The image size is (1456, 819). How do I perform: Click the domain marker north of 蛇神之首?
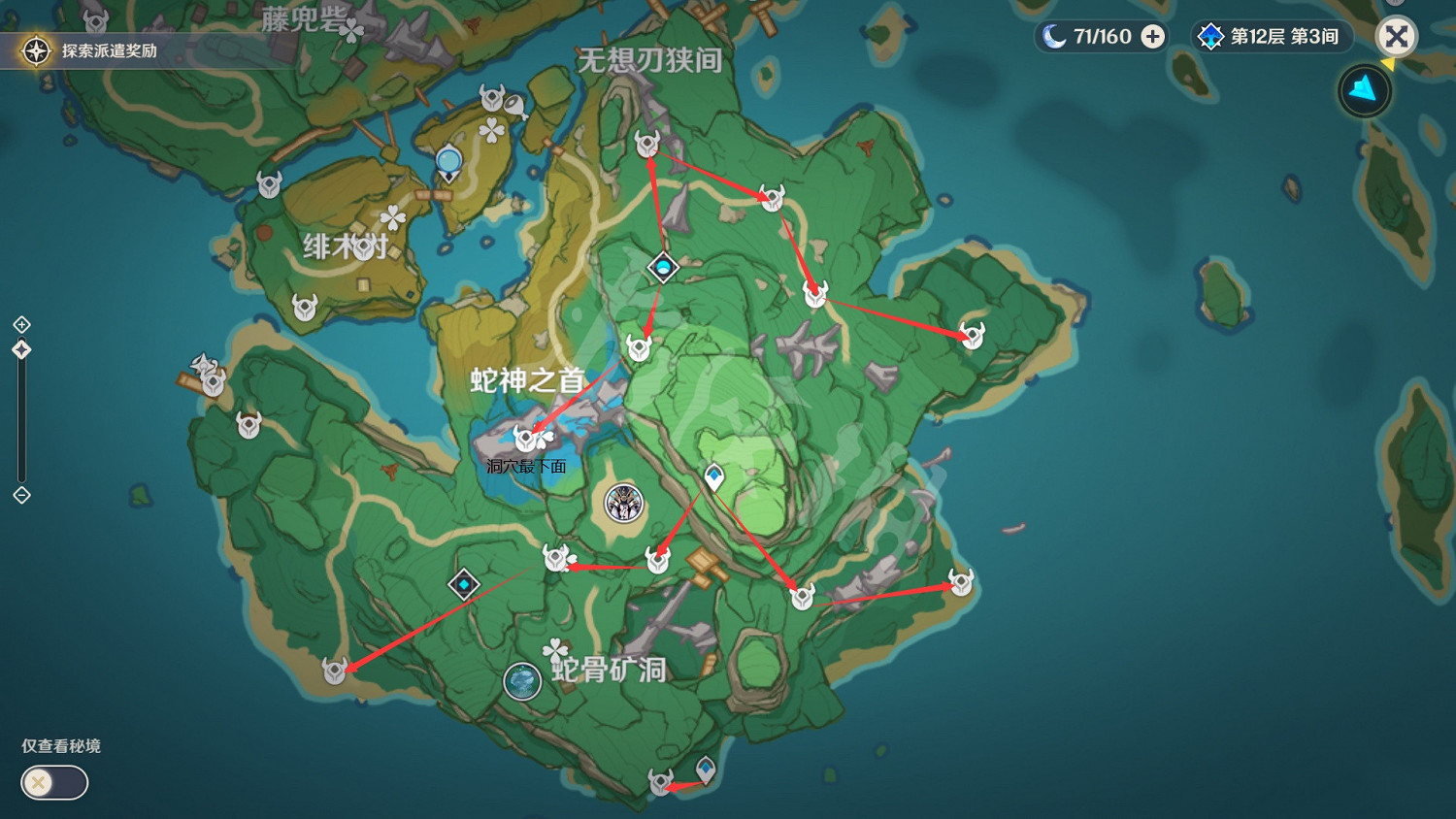pyautogui.click(x=663, y=269)
